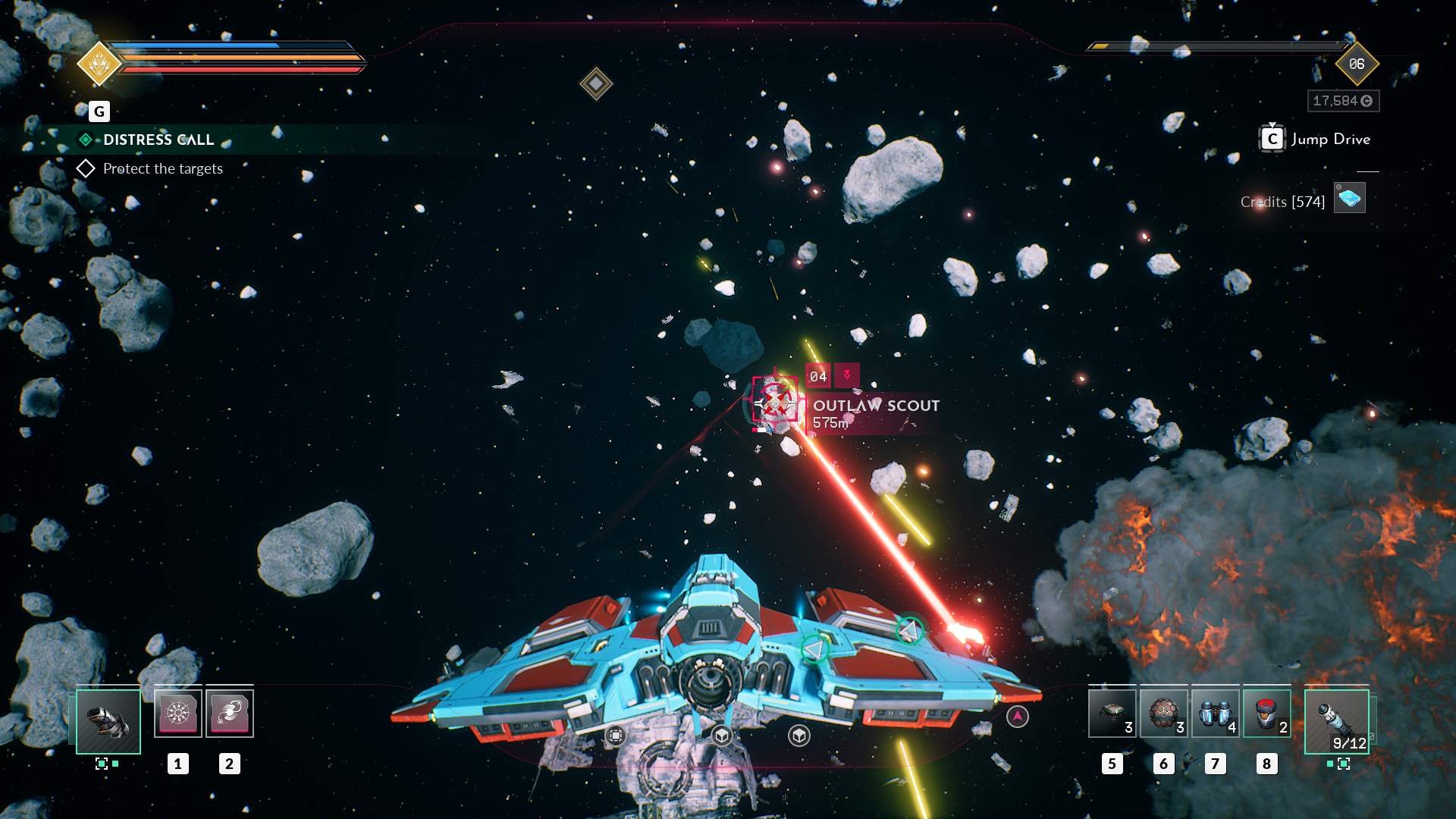1456x819 pixels.
Task: Click the diamond waypoint marker at top center
Action: 596,83
